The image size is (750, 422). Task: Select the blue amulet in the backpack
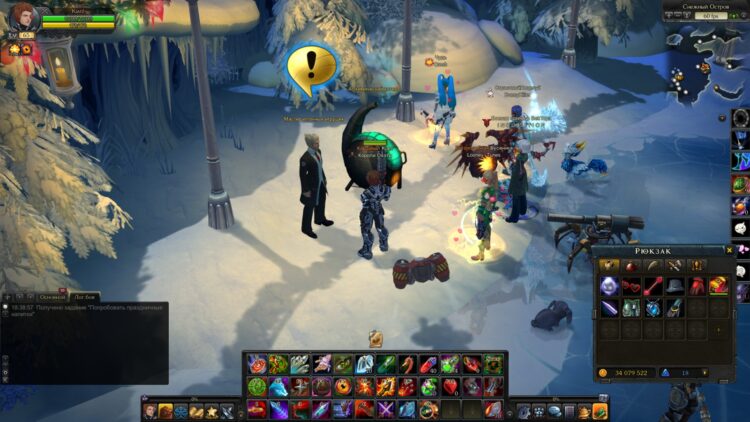tap(653, 308)
